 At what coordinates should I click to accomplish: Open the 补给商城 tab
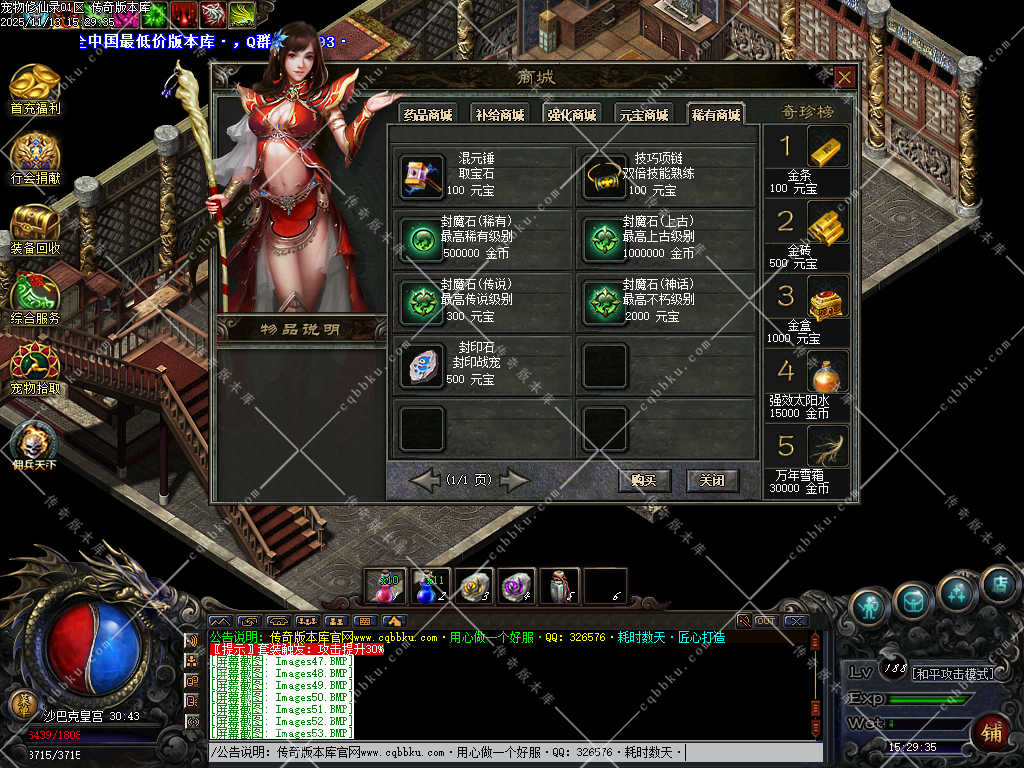click(x=499, y=114)
